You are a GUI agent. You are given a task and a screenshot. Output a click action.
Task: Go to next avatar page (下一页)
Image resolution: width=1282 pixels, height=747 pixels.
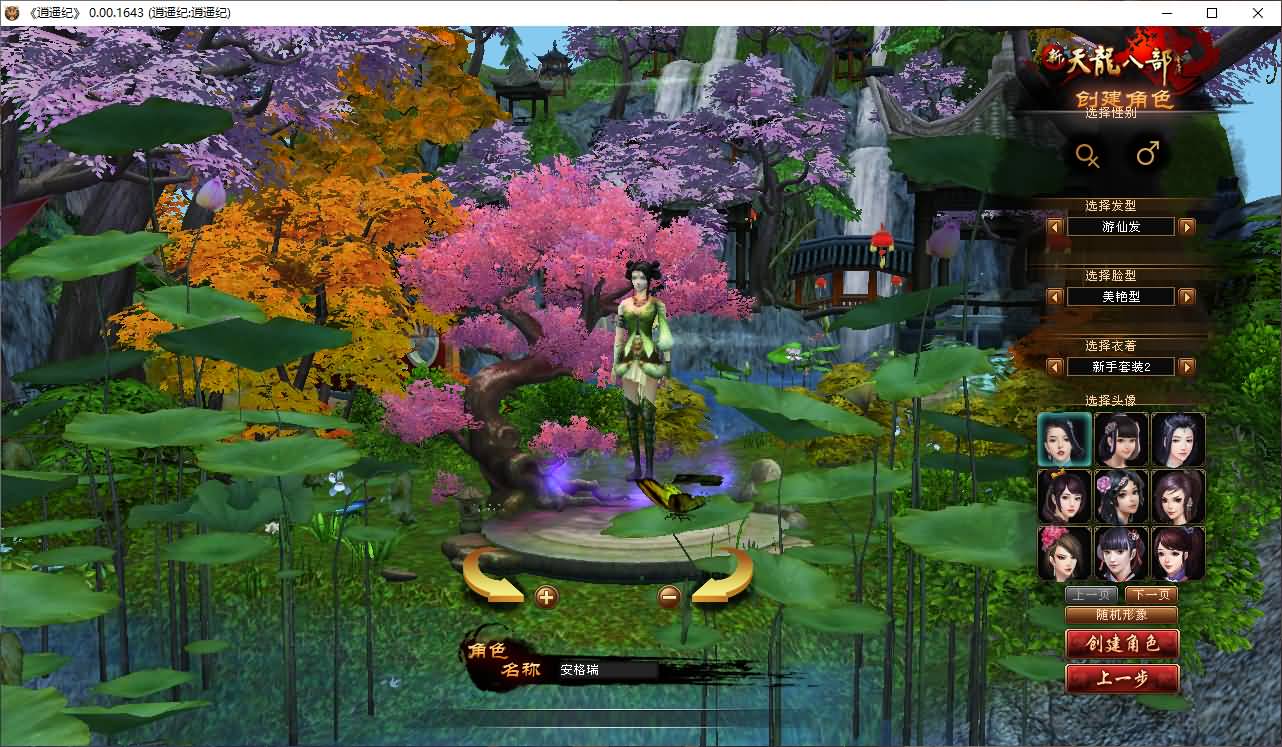pos(1150,594)
